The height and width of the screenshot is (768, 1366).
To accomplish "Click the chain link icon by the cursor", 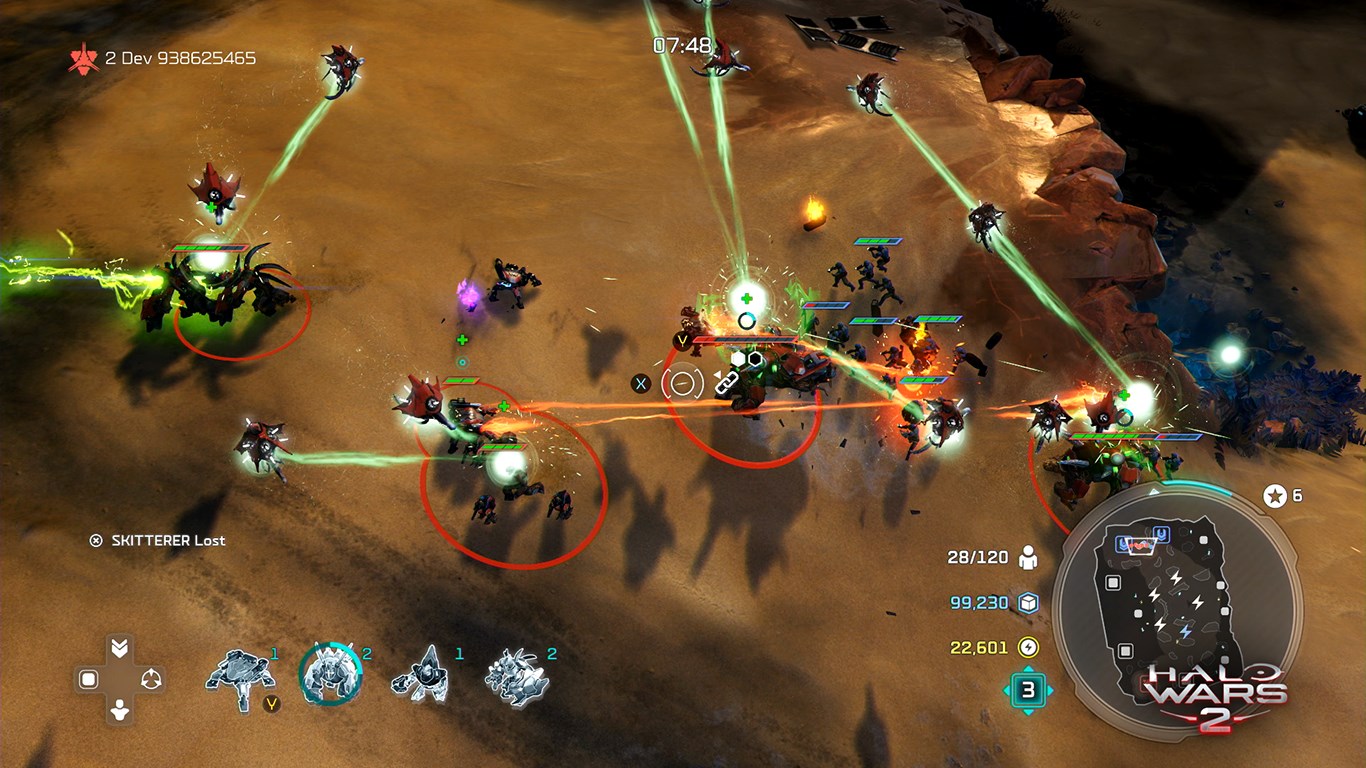I will click(725, 381).
